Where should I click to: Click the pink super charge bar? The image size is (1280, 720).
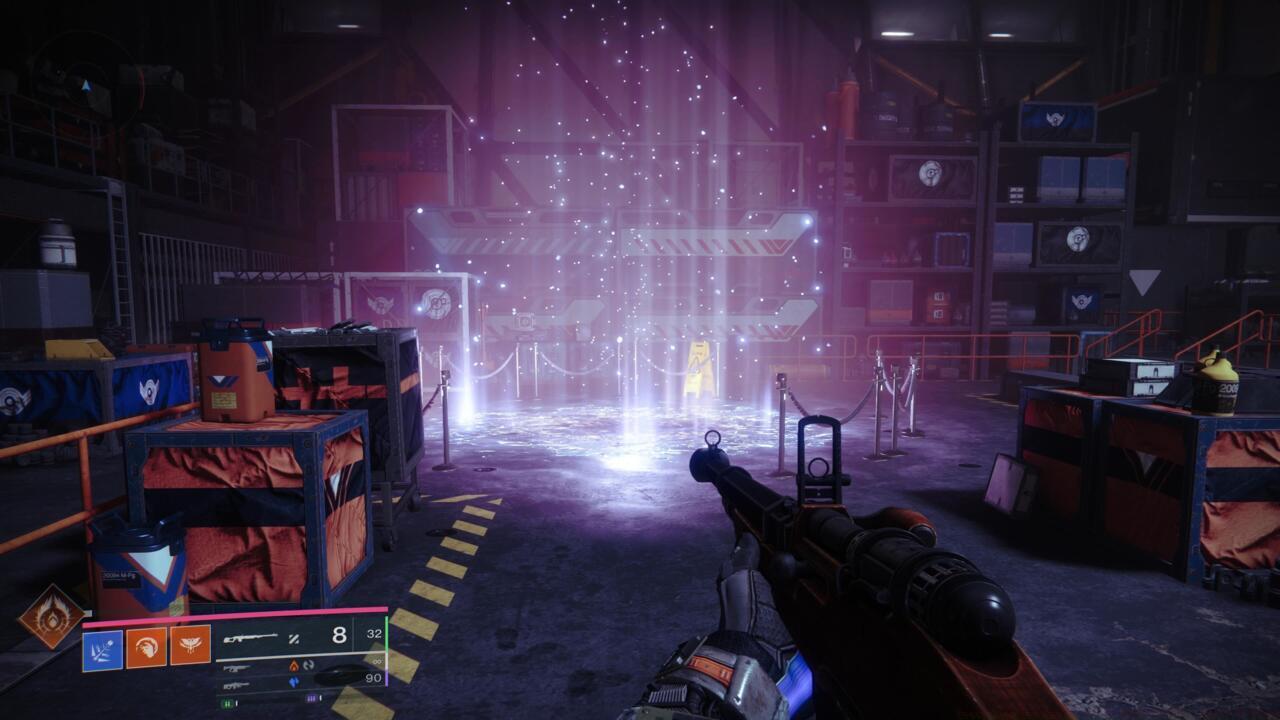point(250,611)
